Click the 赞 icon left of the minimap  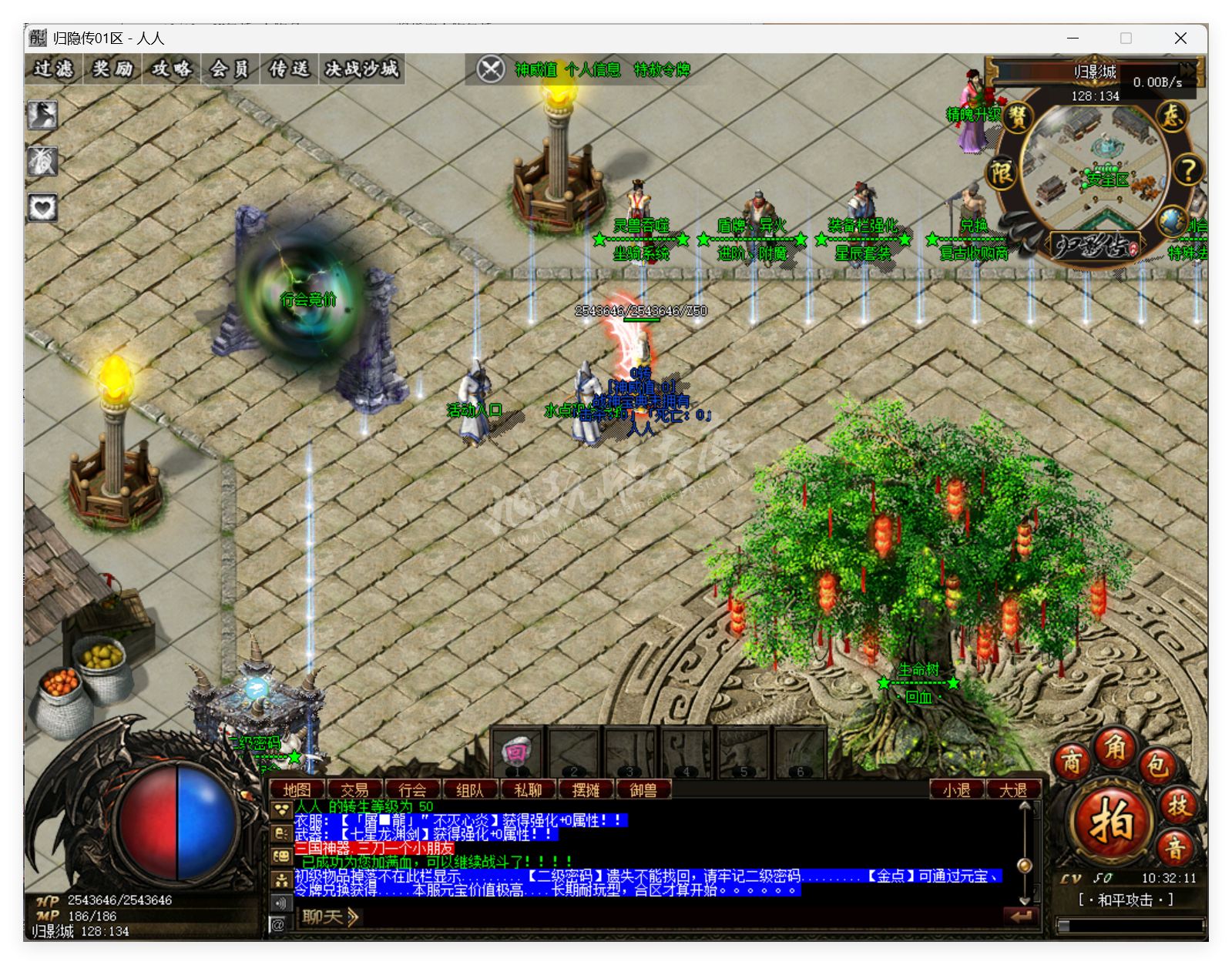1020,118
